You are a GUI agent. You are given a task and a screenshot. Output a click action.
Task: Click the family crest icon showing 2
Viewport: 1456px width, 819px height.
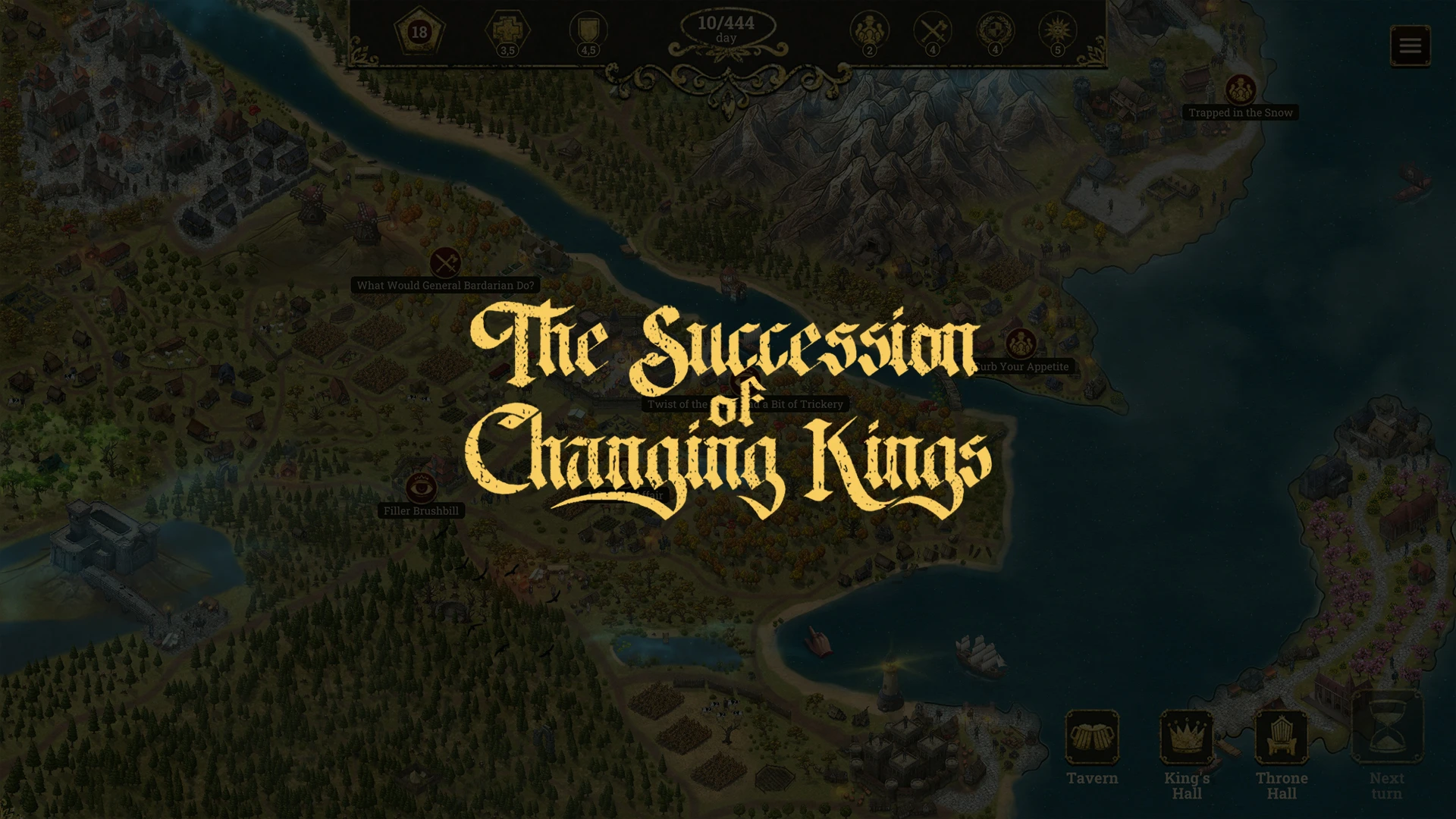point(870,32)
